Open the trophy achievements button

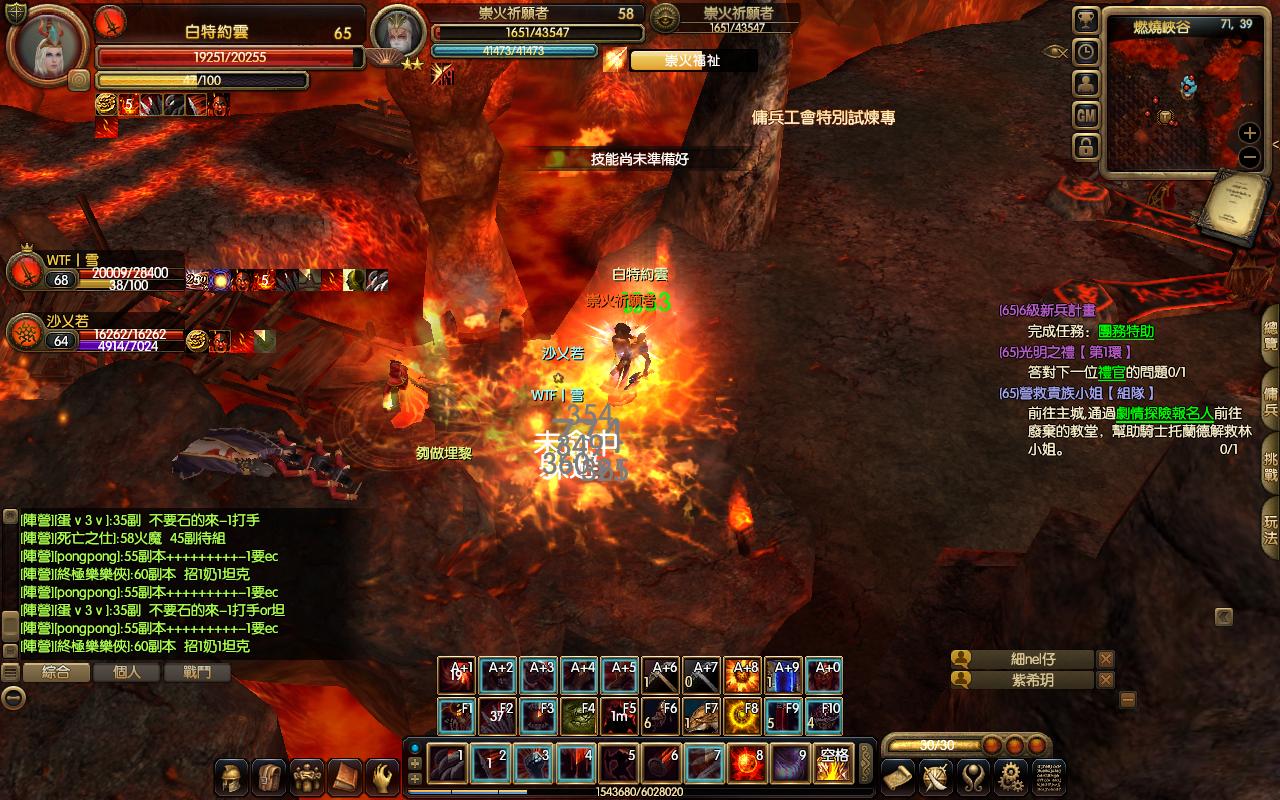(x=1086, y=20)
